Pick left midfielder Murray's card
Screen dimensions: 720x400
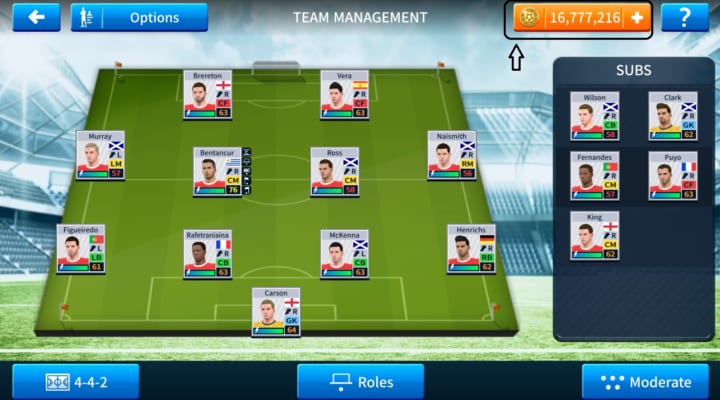click(x=100, y=155)
